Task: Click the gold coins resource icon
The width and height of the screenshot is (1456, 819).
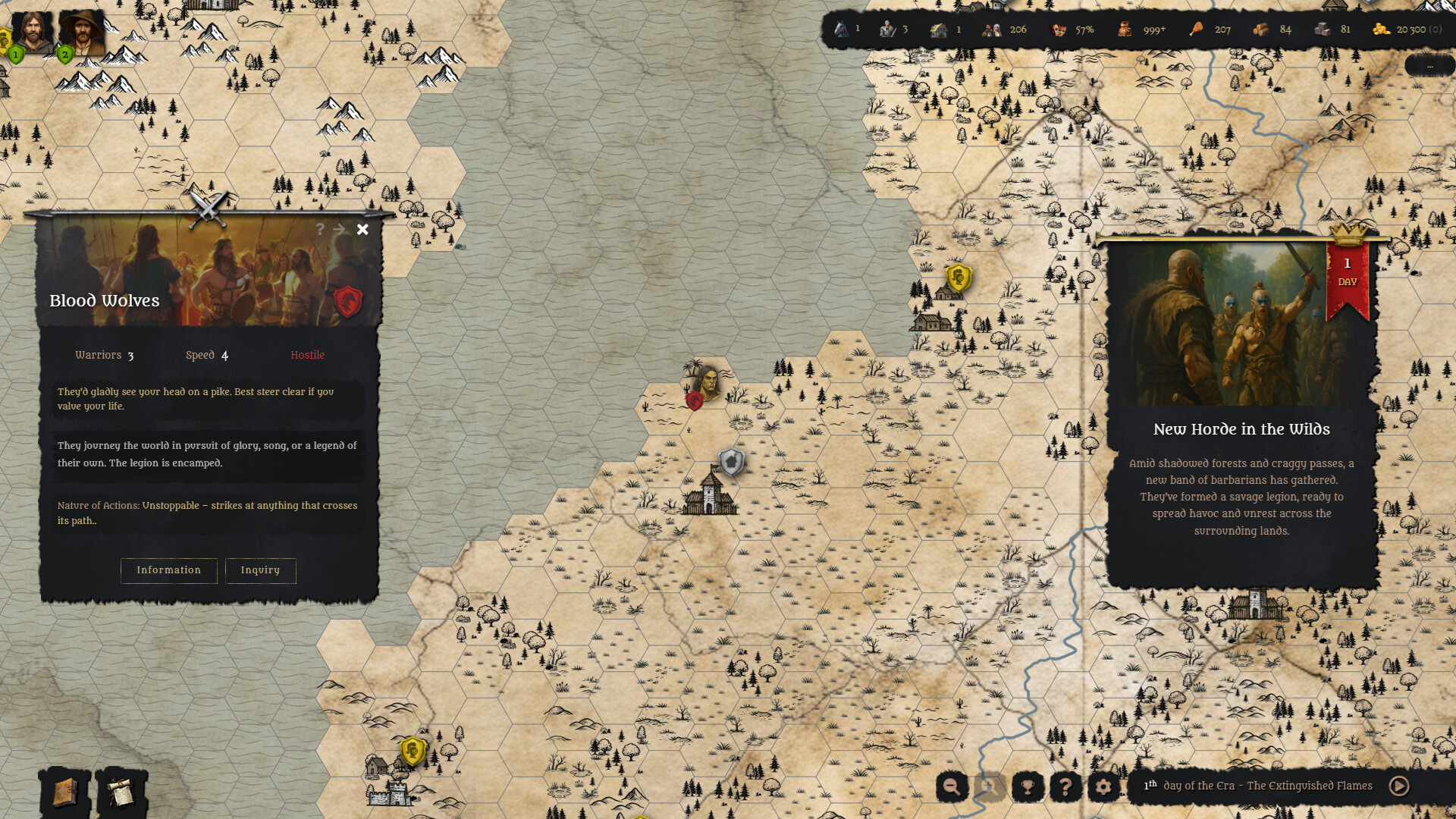Action: click(x=1381, y=30)
